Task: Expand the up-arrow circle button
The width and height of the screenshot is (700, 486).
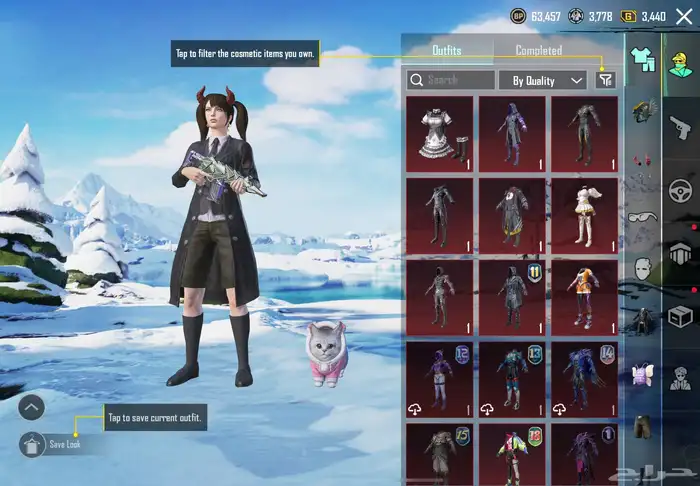Action: click(x=31, y=407)
